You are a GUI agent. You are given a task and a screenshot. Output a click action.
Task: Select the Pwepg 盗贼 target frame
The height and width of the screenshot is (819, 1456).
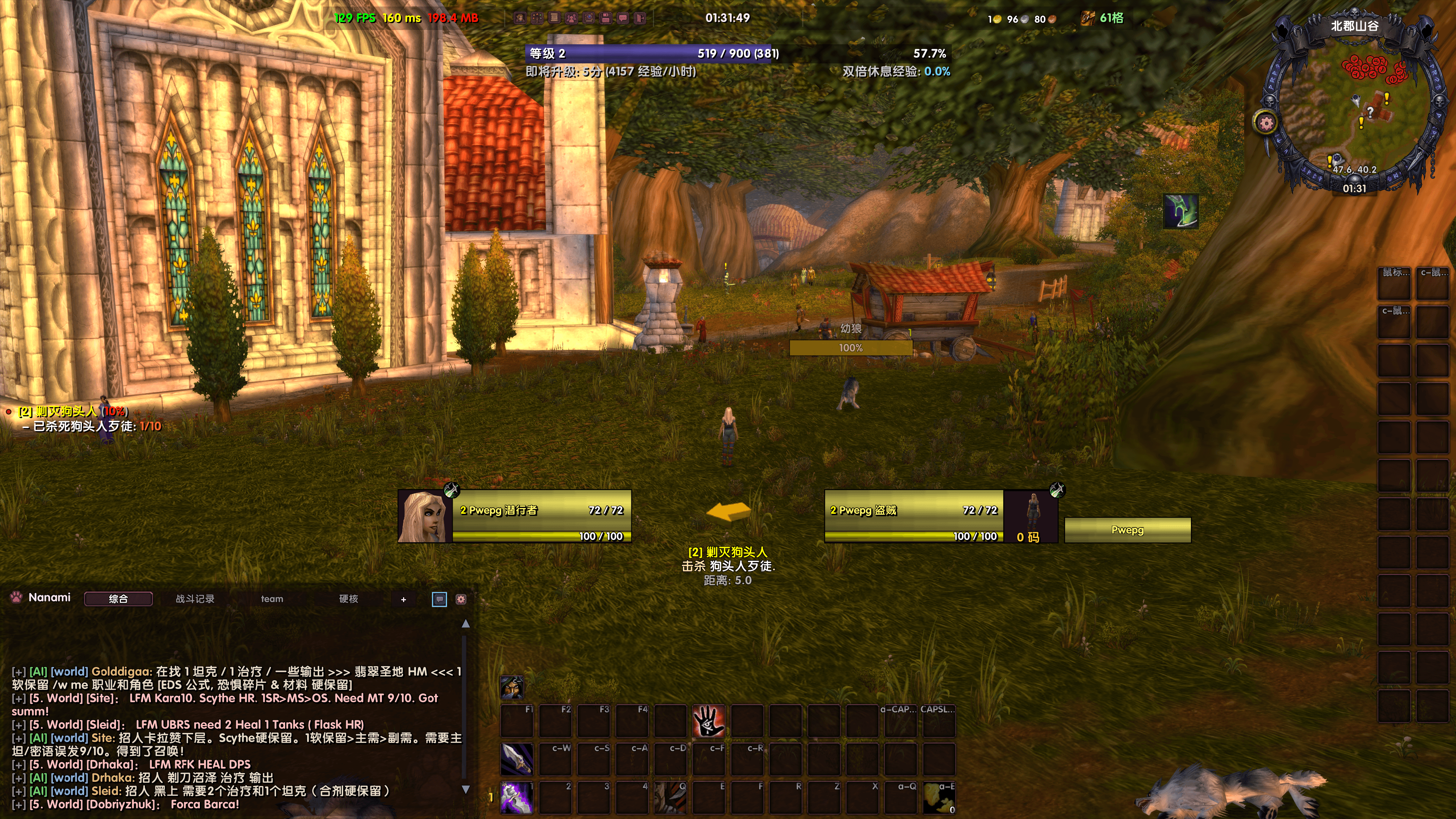tap(913, 516)
